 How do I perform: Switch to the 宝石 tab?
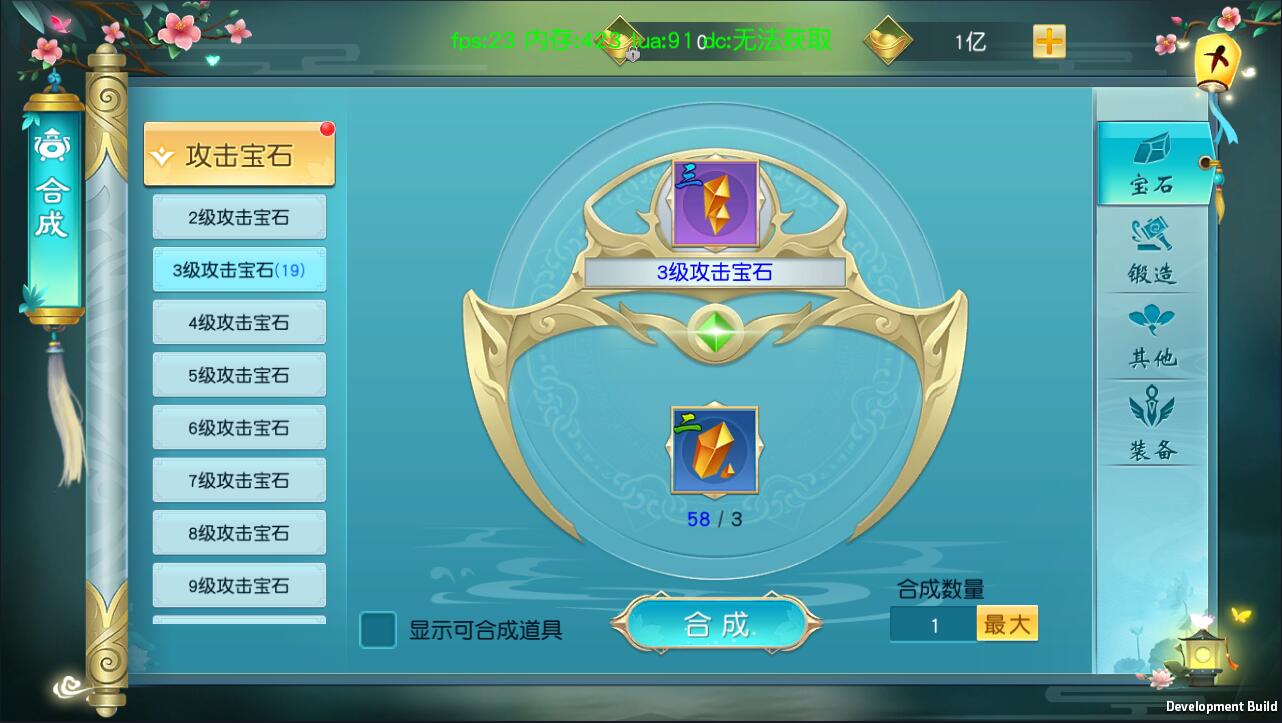[x=1152, y=165]
